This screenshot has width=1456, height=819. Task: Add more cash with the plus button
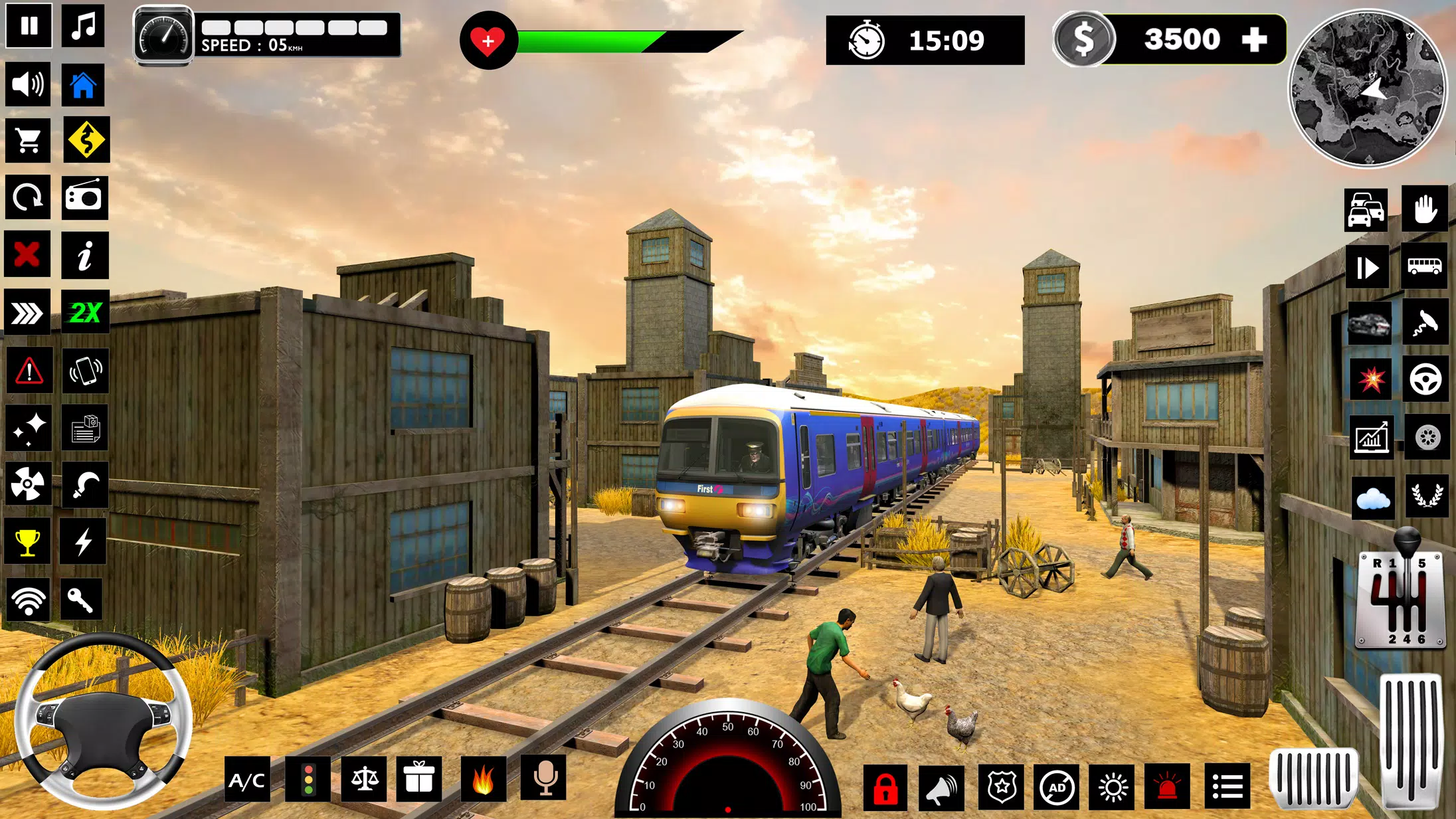tap(1254, 40)
